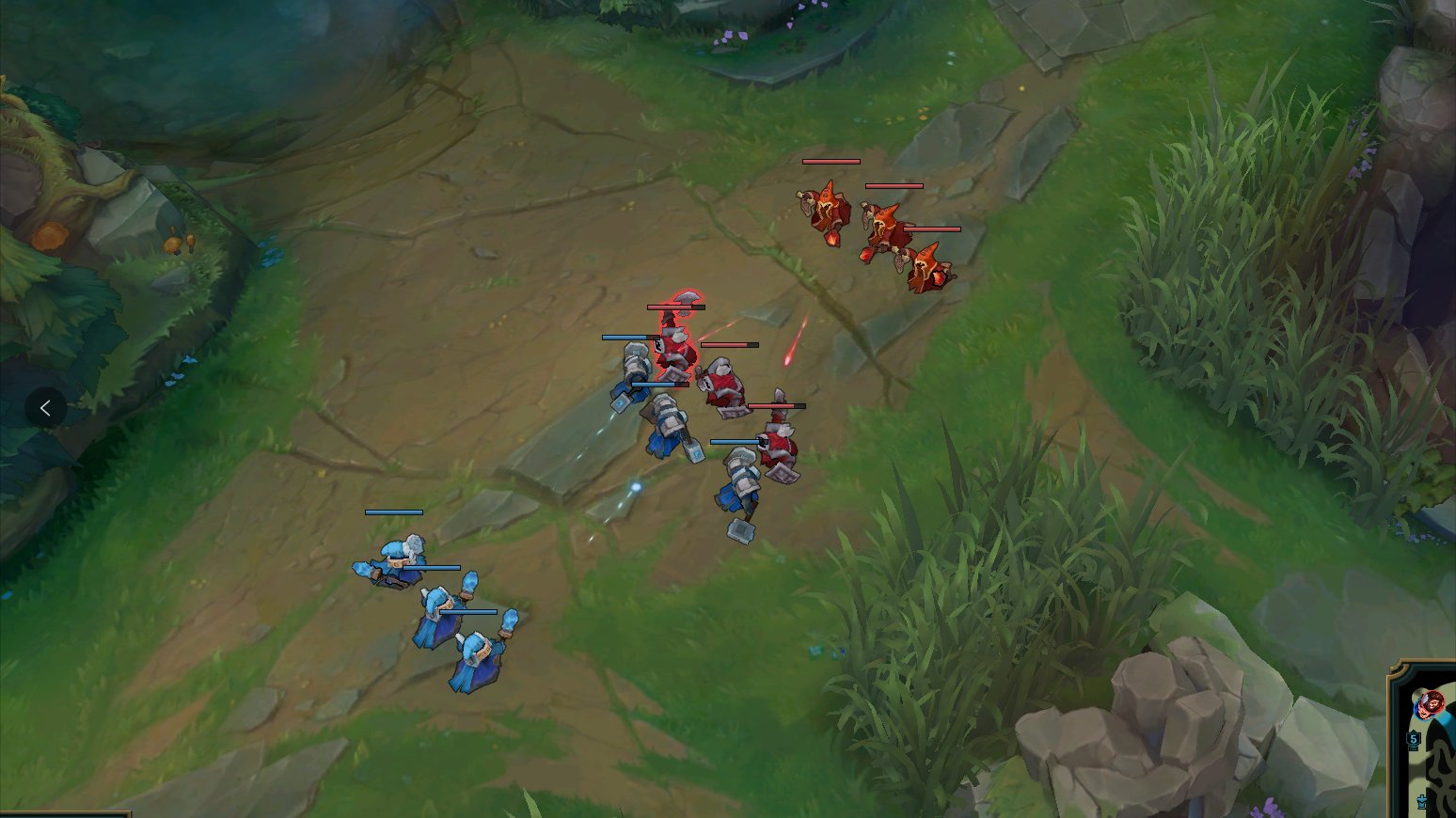
Task: Click the enemy champion portrait in the bottom-right panel
Action: pos(1432,703)
